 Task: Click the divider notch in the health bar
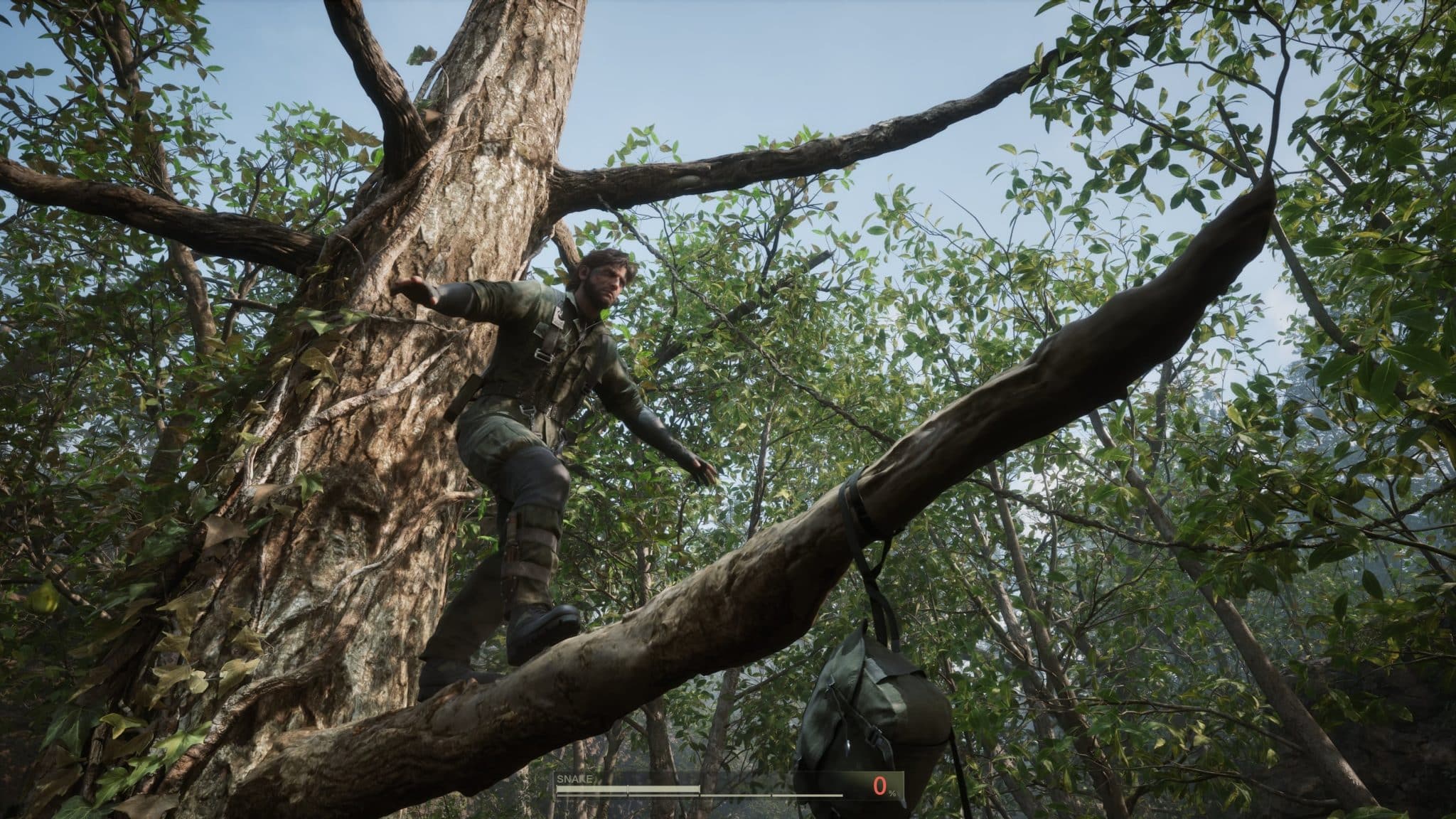tap(628, 790)
